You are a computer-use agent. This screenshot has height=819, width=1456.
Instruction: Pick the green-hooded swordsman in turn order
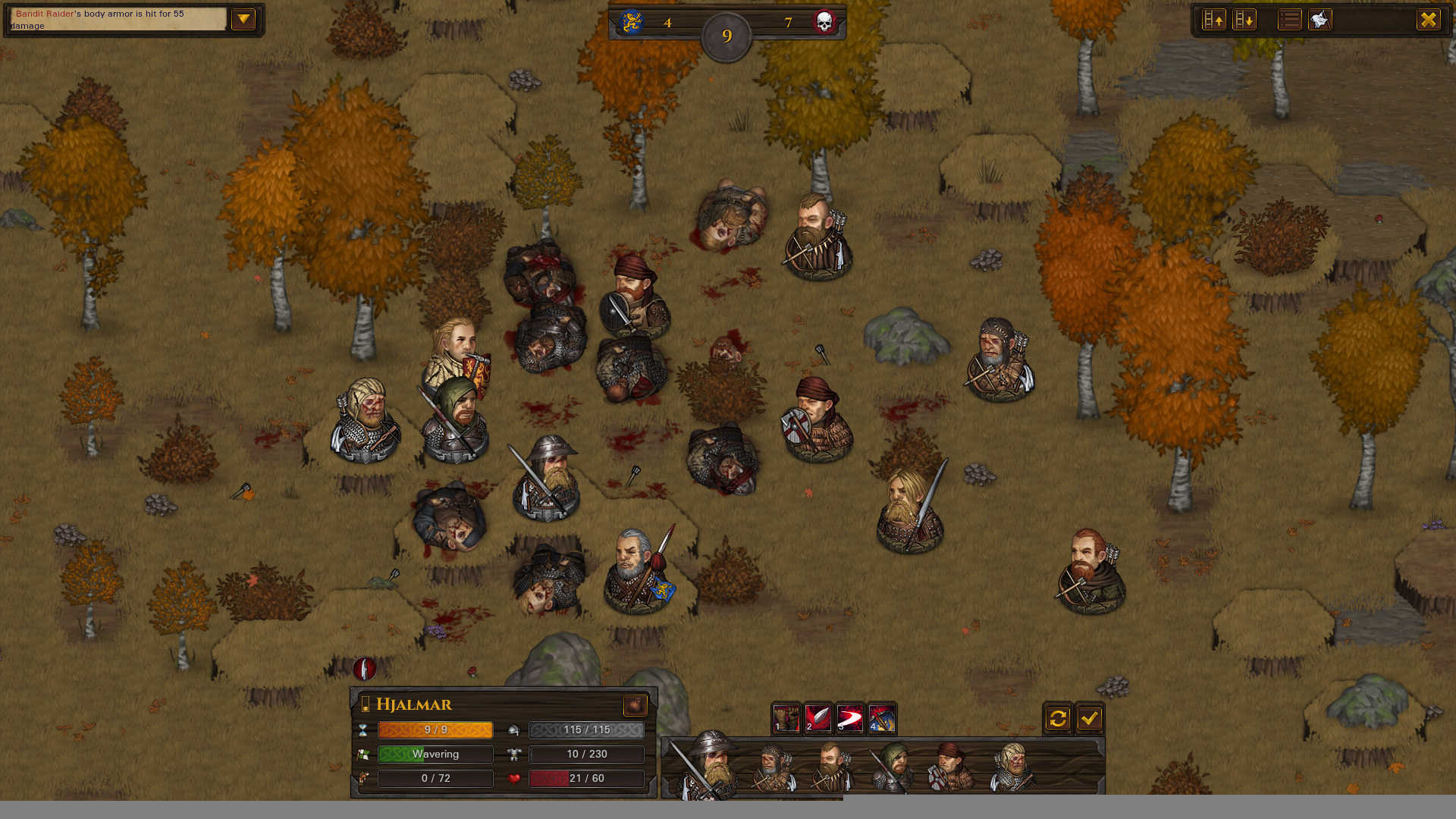pyautogui.click(x=893, y=767)
